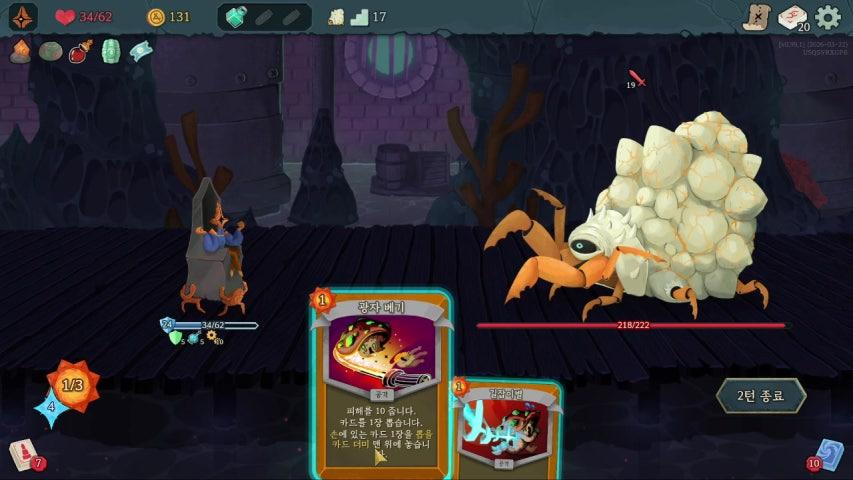This screenshot has width=853, height=480.
Task: Check the enemy's attack intent sword icon
Action: click(637, 78)
